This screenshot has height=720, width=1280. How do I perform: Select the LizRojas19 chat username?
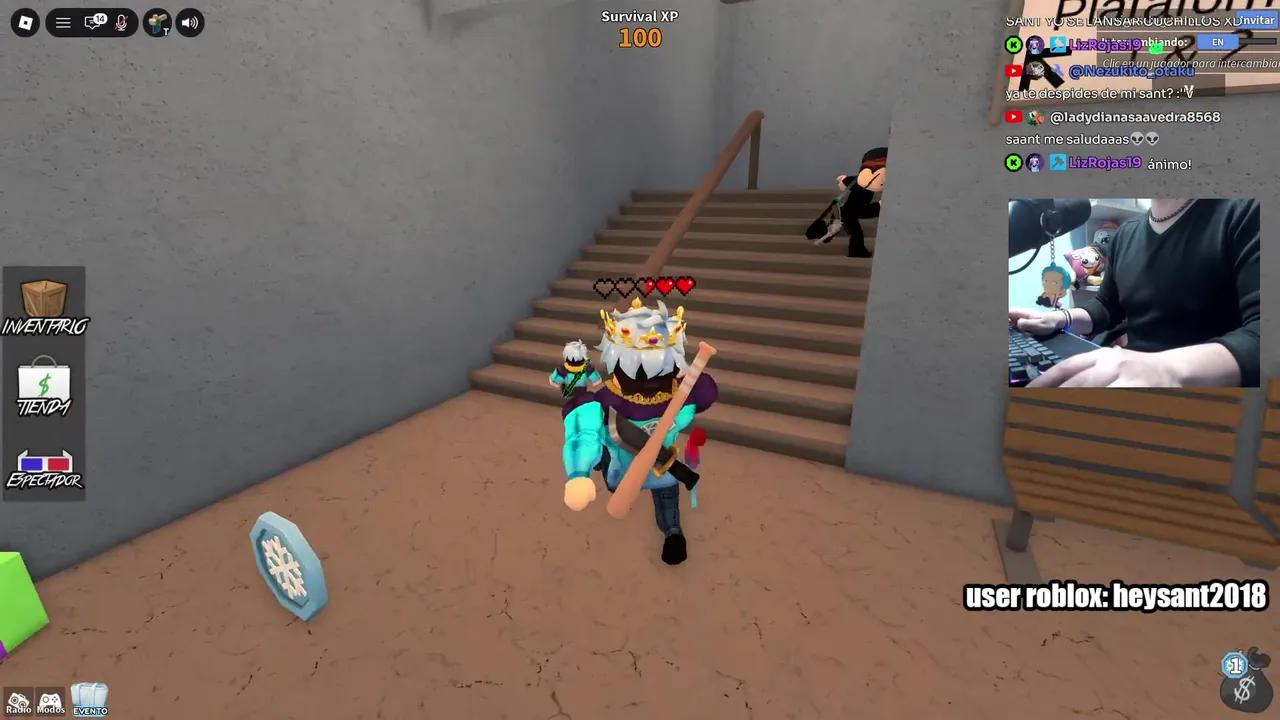1105,162
